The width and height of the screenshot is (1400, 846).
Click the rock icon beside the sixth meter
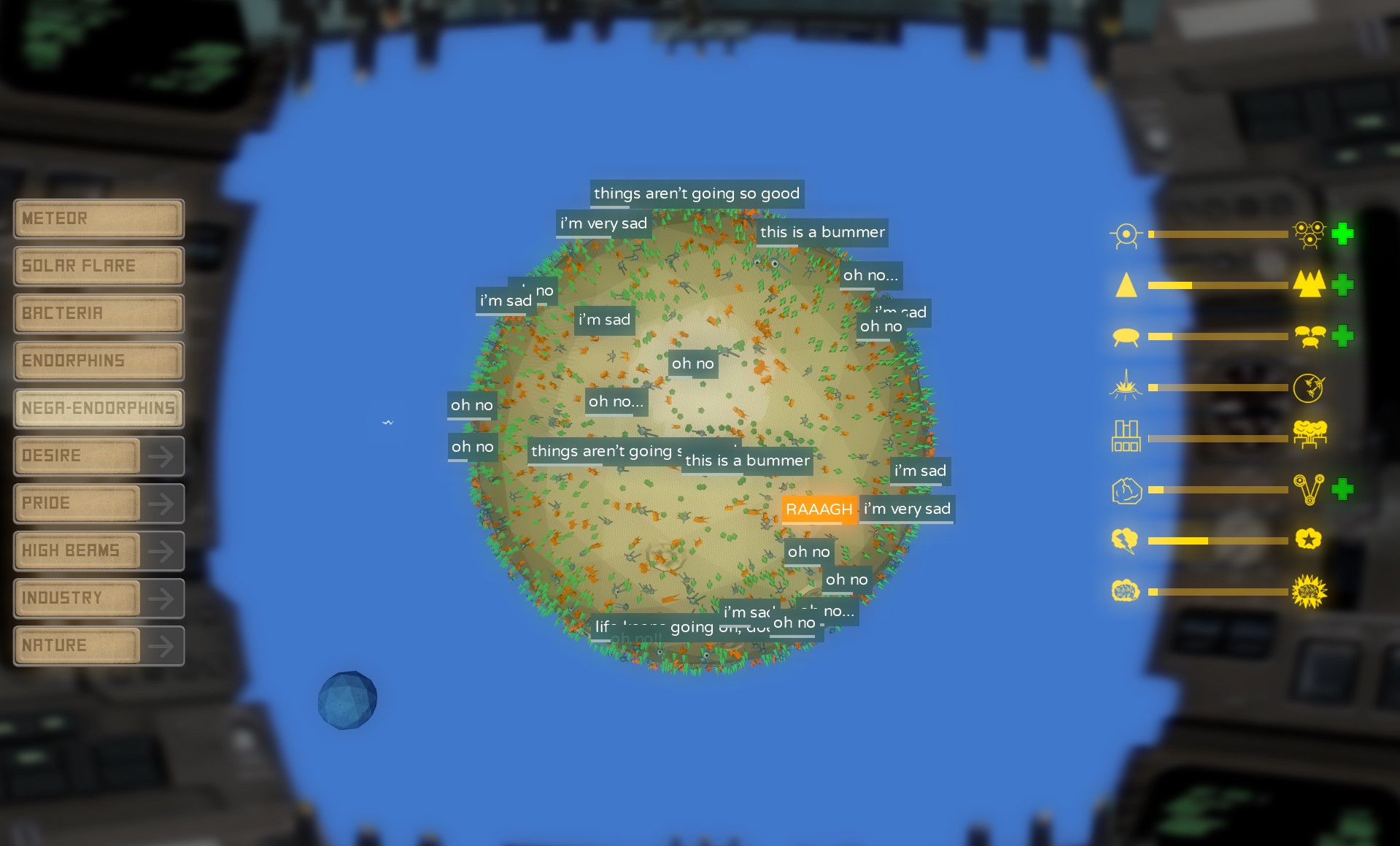click(1126, 491)
